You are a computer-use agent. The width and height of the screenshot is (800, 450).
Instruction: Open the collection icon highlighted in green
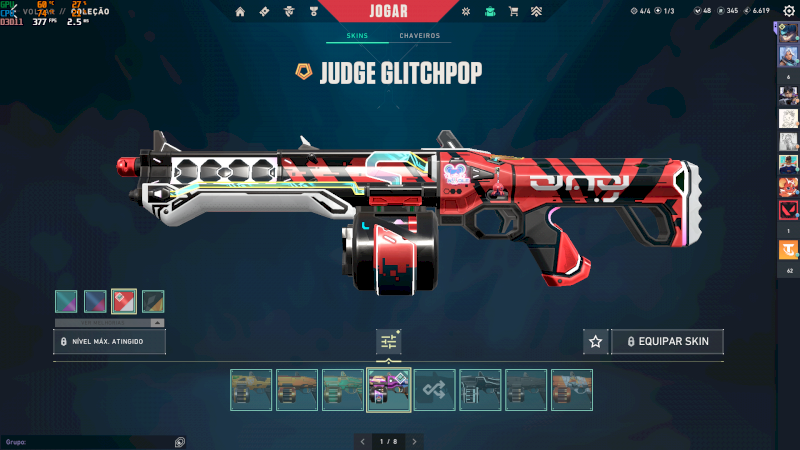point(490,11)
